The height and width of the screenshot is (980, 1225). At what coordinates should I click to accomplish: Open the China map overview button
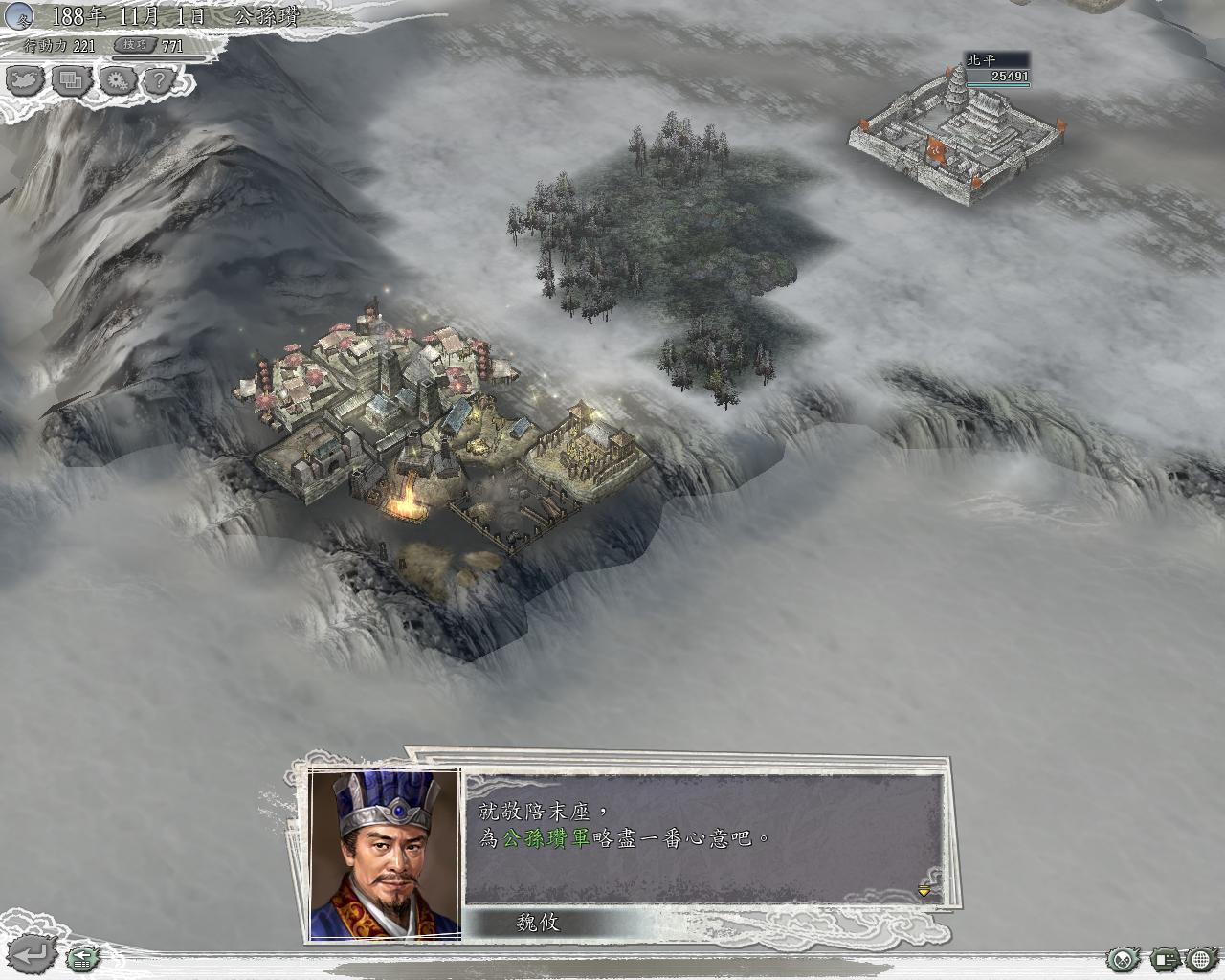click(x=25, y=80)
